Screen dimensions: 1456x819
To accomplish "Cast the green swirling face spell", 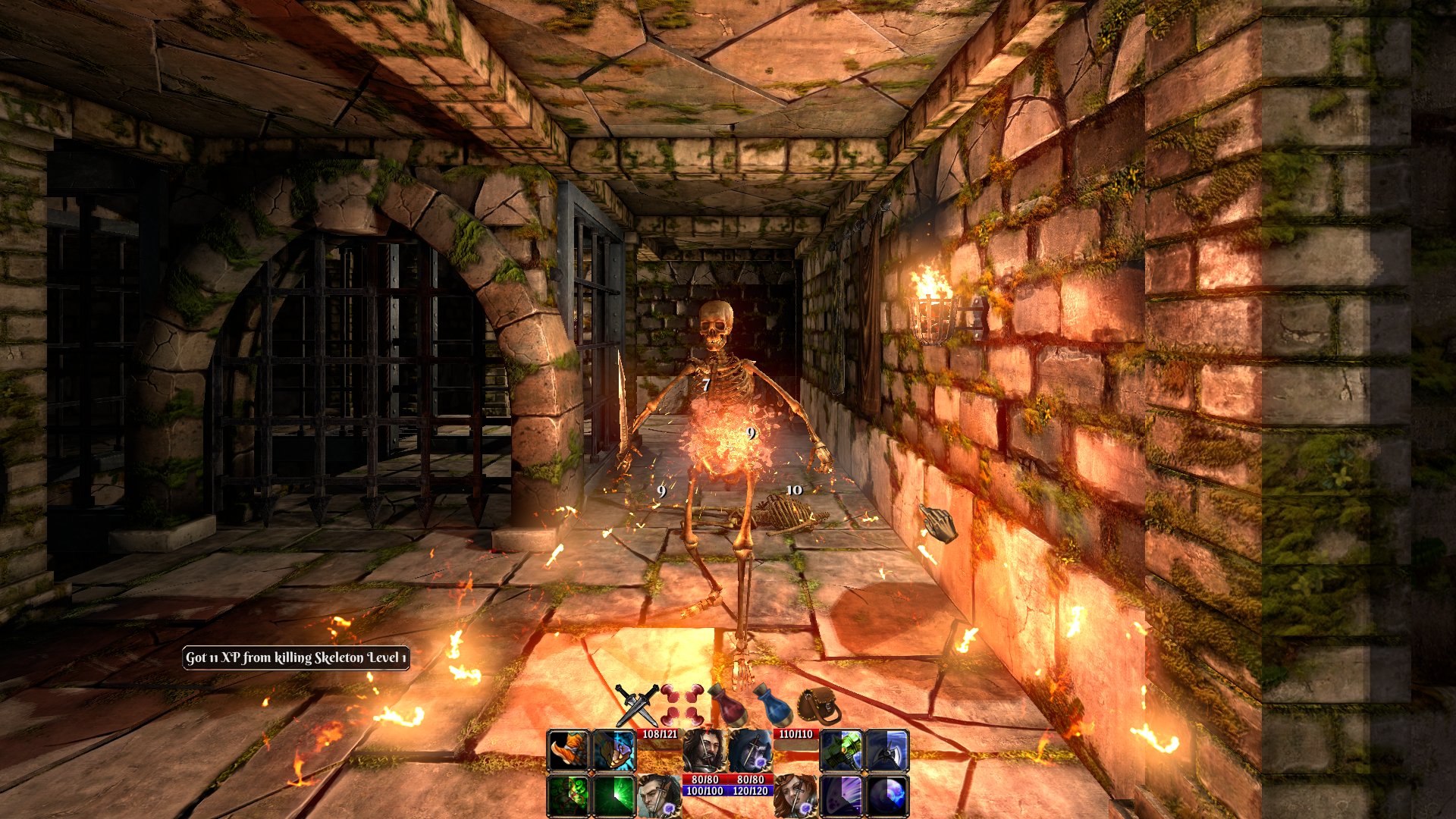I will click(x=568, y=795).
